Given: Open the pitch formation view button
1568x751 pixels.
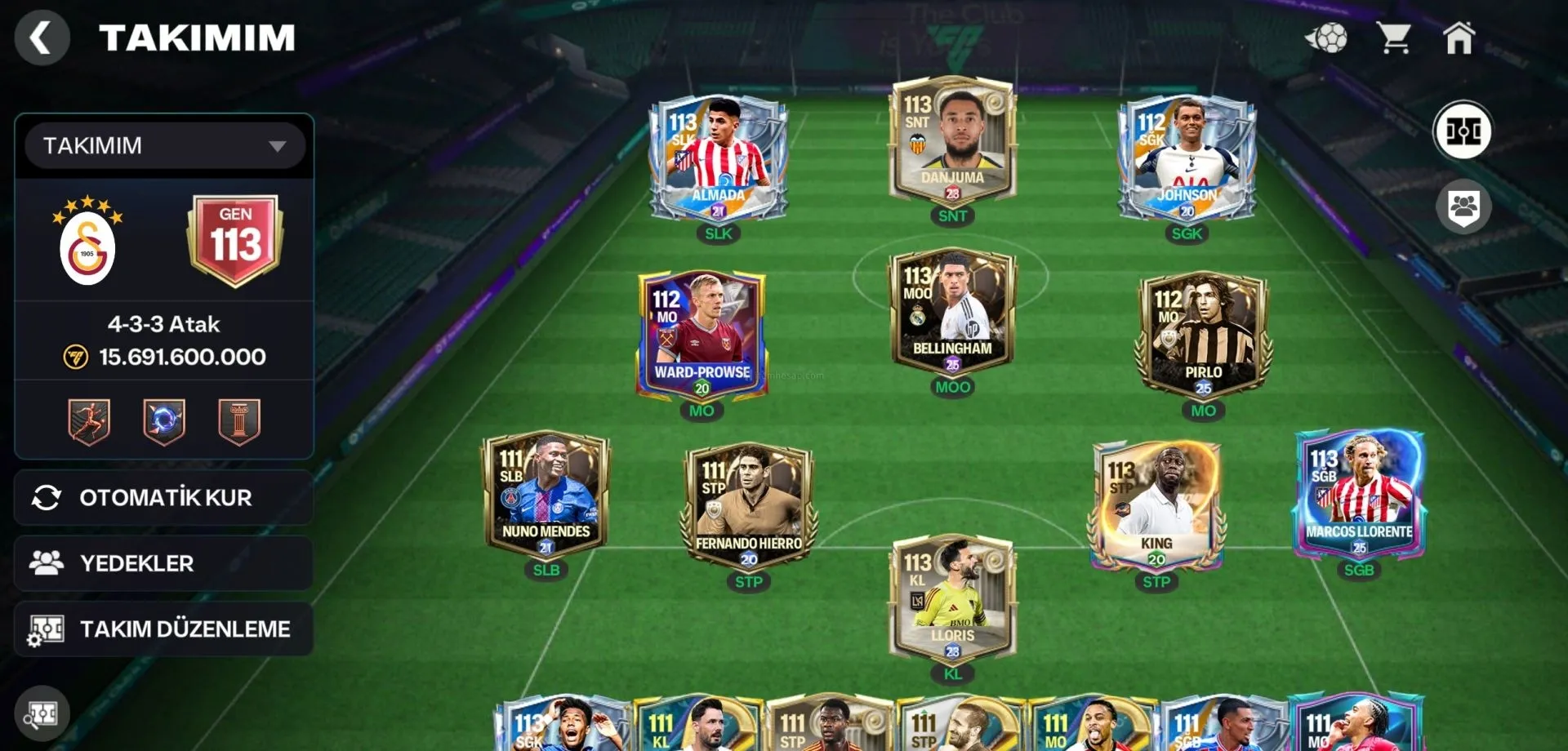Looking at the screenshot, I should [x=1463, y=131].
